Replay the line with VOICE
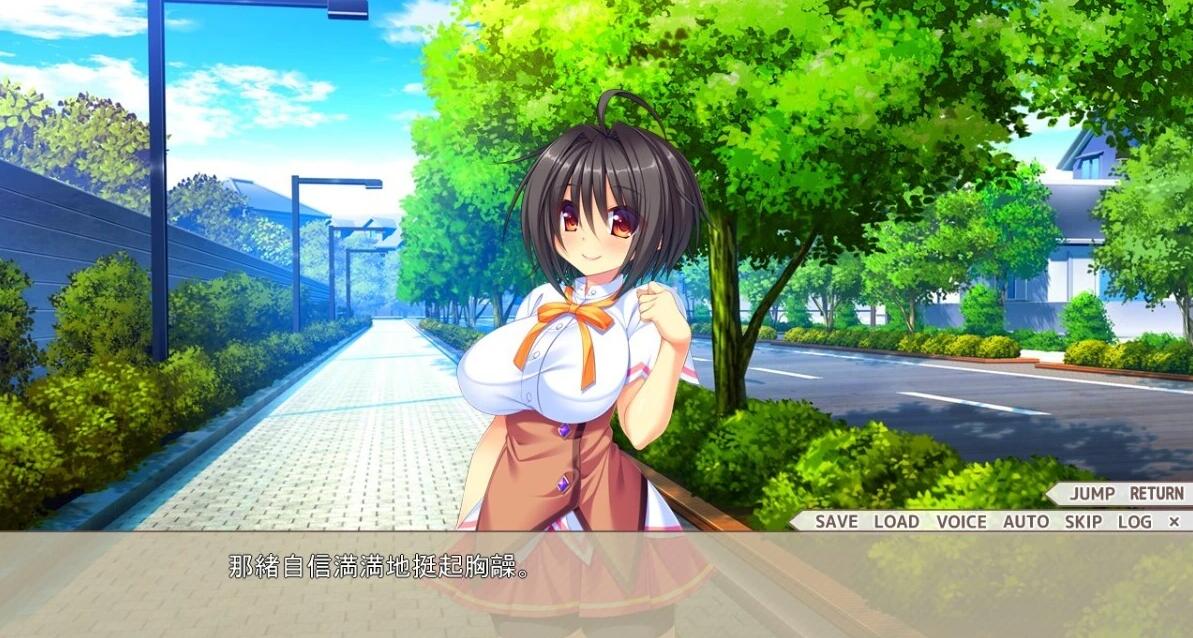This screenshot has width=1193, height=638. [961, 521]
